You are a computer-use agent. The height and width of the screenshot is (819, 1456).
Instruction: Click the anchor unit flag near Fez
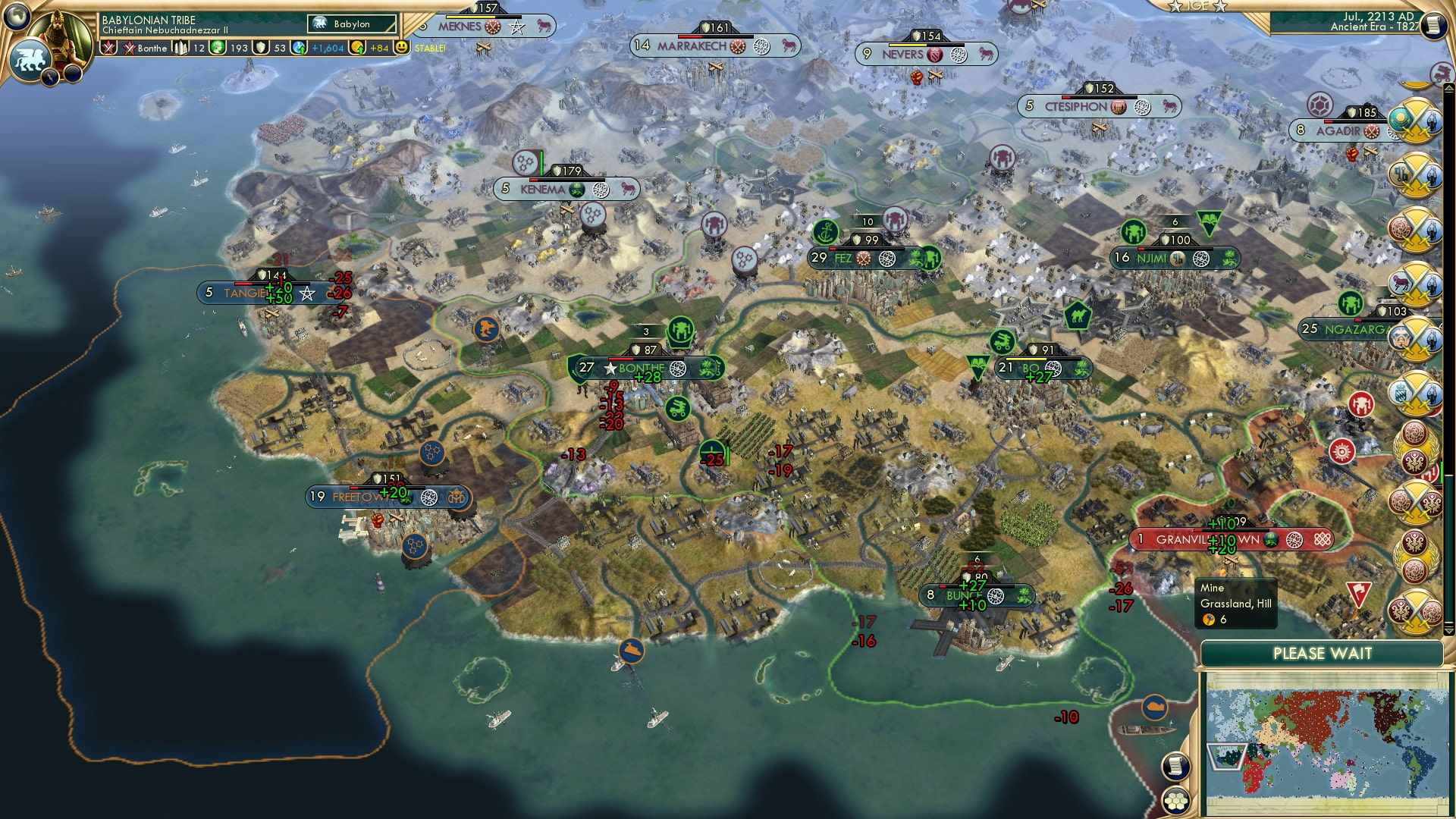[825, 233]
